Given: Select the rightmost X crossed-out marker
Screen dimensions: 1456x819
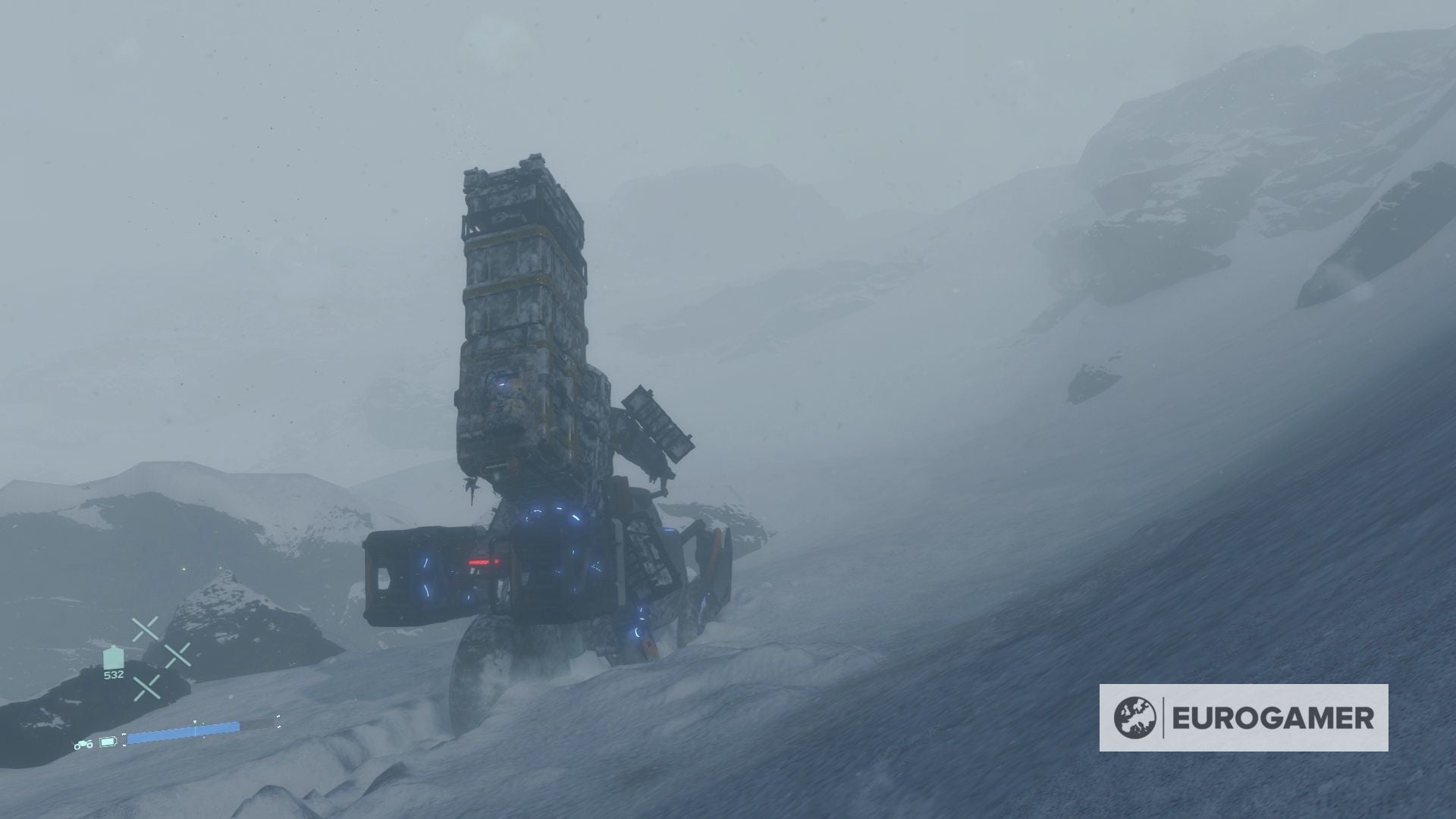Looking at the screenshot, I should [177, 656].
